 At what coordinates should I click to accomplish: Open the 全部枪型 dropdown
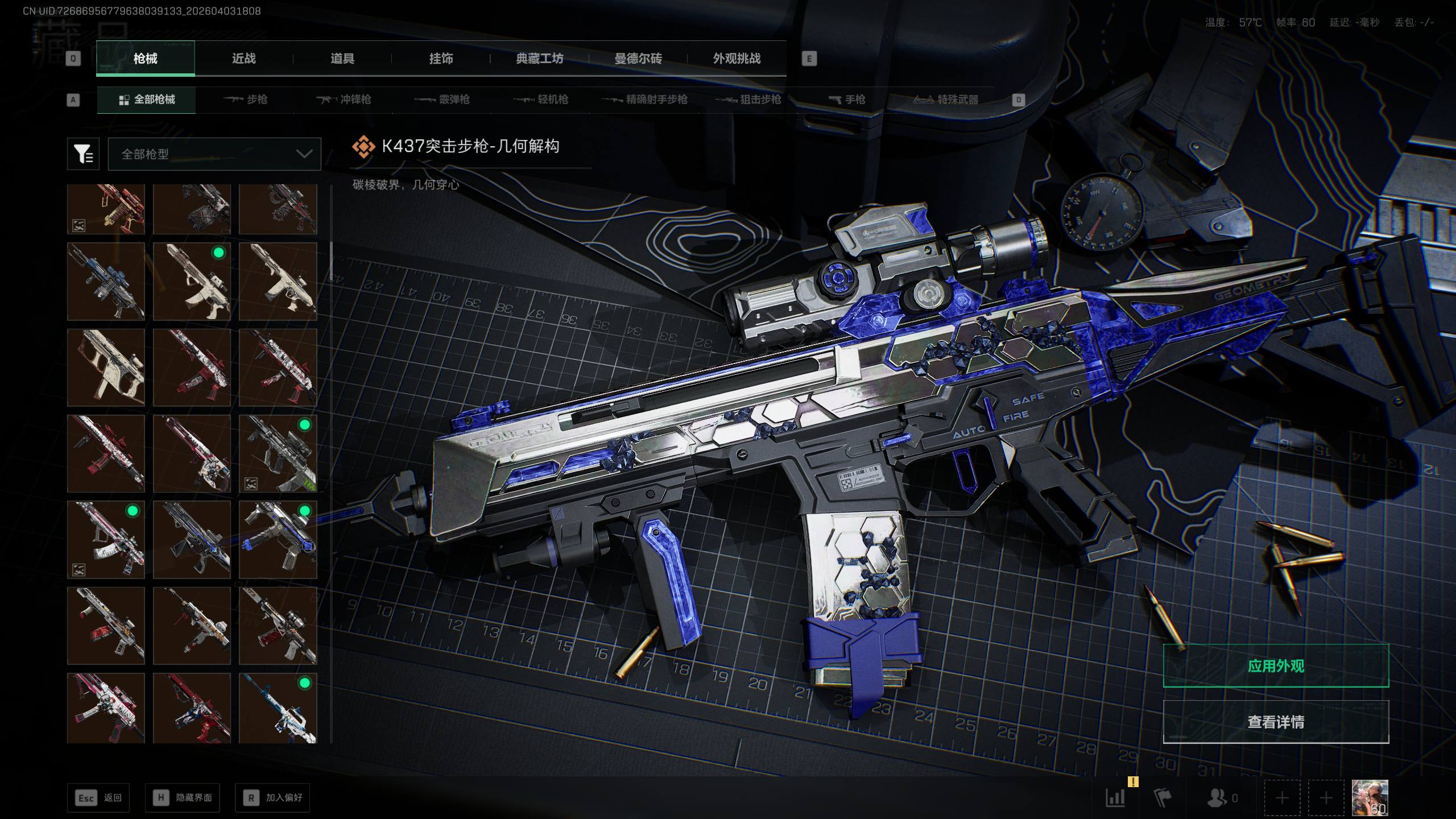point(214,154)
